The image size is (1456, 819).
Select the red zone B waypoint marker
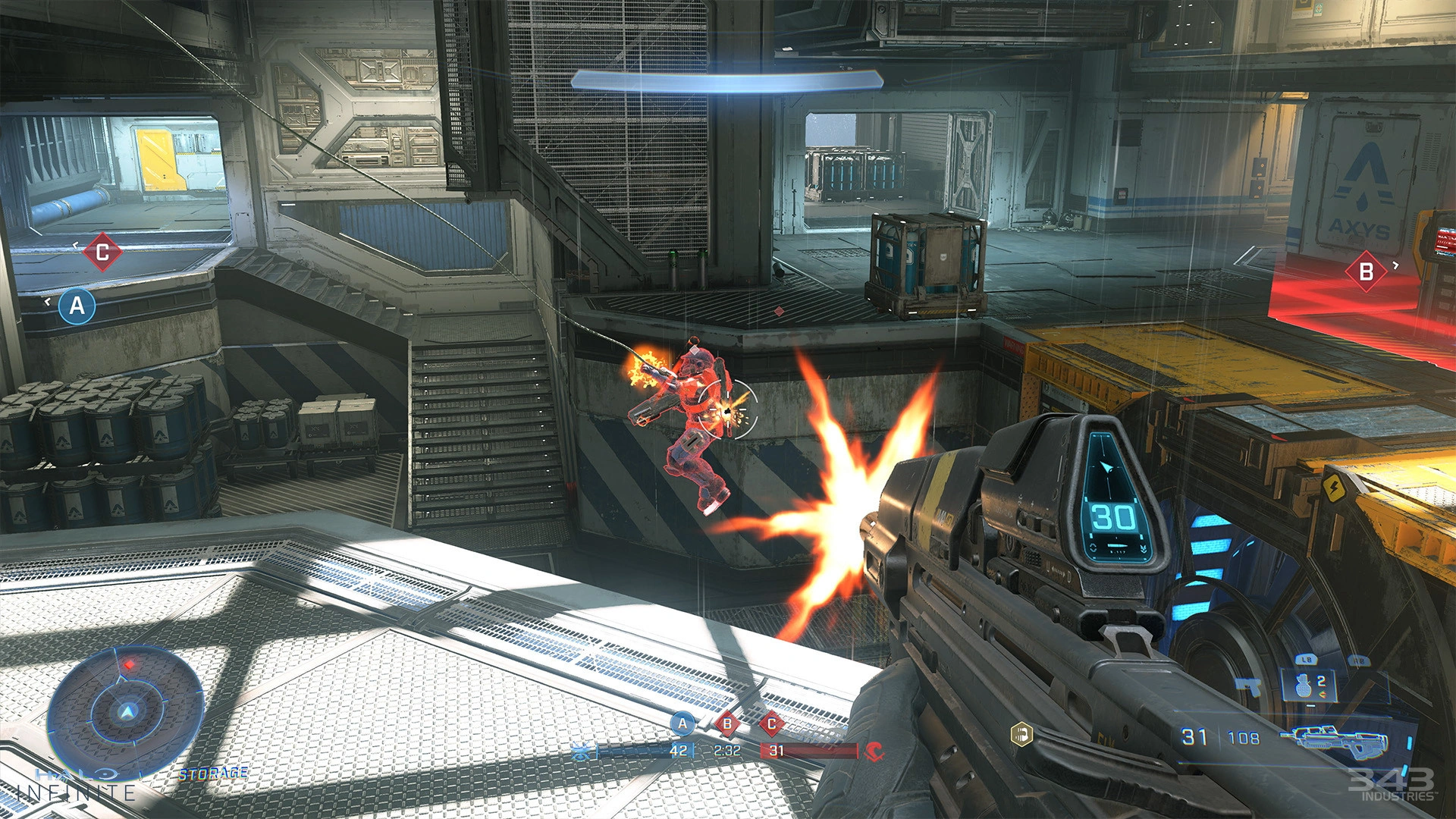click(1366, 271)
